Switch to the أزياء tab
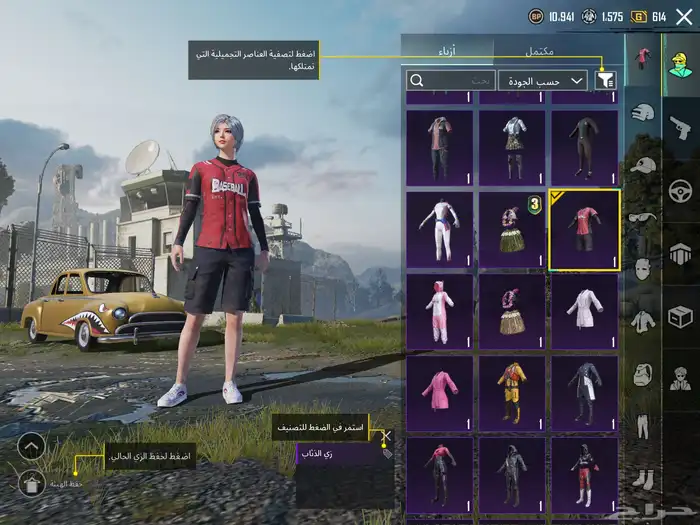 coord(447,50)
